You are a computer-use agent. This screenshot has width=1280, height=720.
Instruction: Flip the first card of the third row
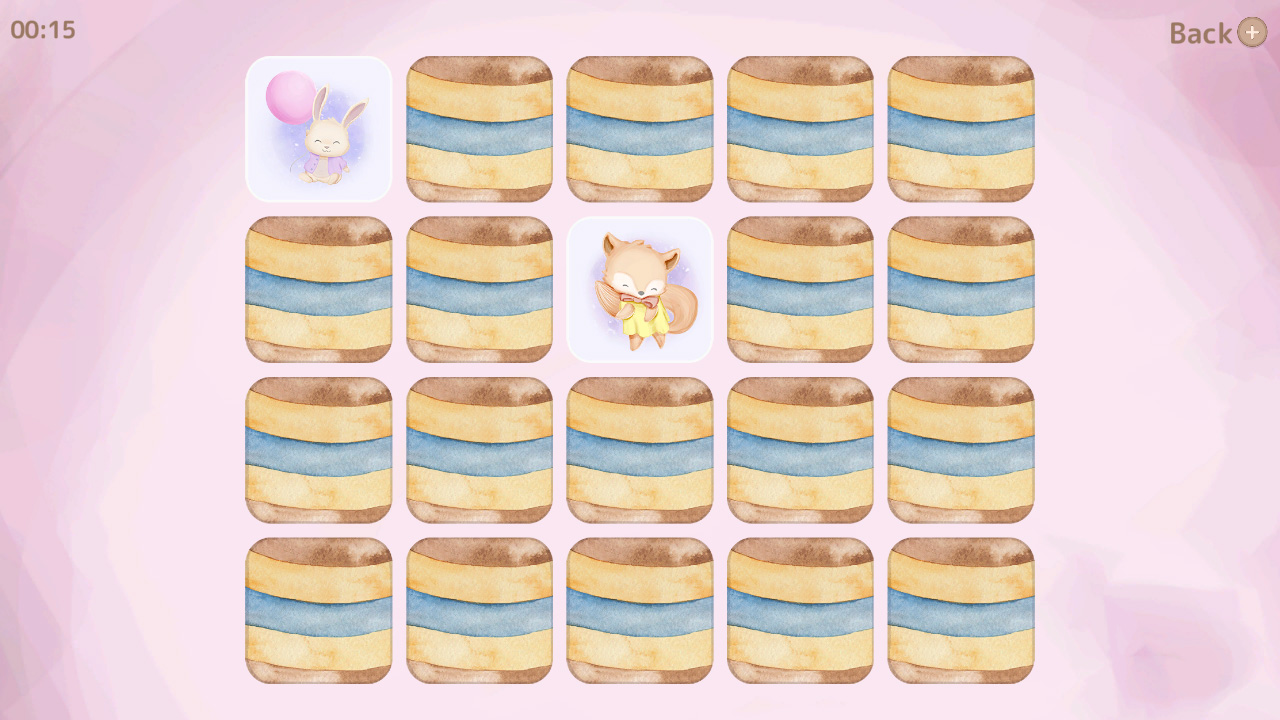click(x=318, y=448)
